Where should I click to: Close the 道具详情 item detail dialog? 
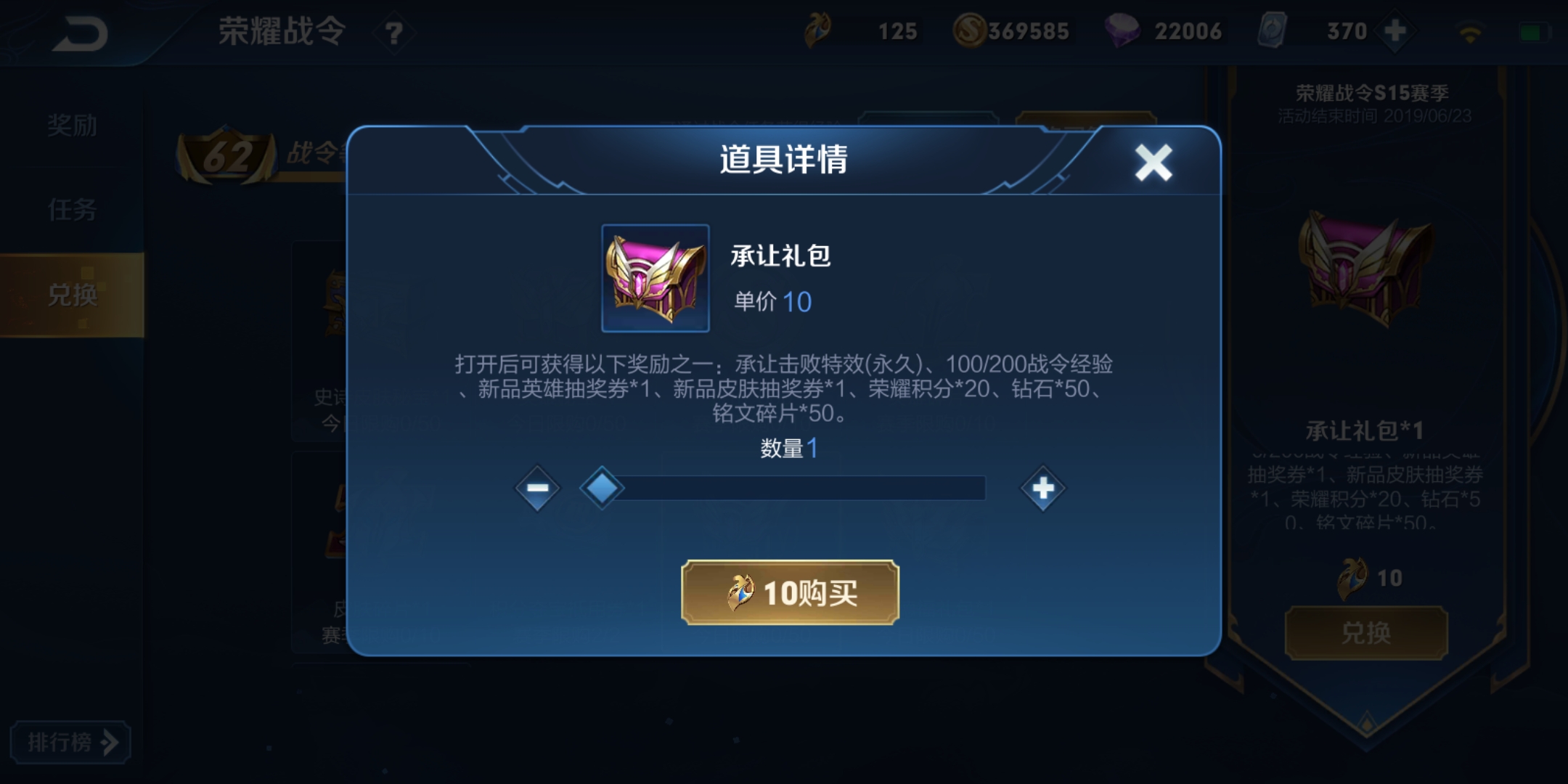pyautogui.click(x=1153, y=162)
